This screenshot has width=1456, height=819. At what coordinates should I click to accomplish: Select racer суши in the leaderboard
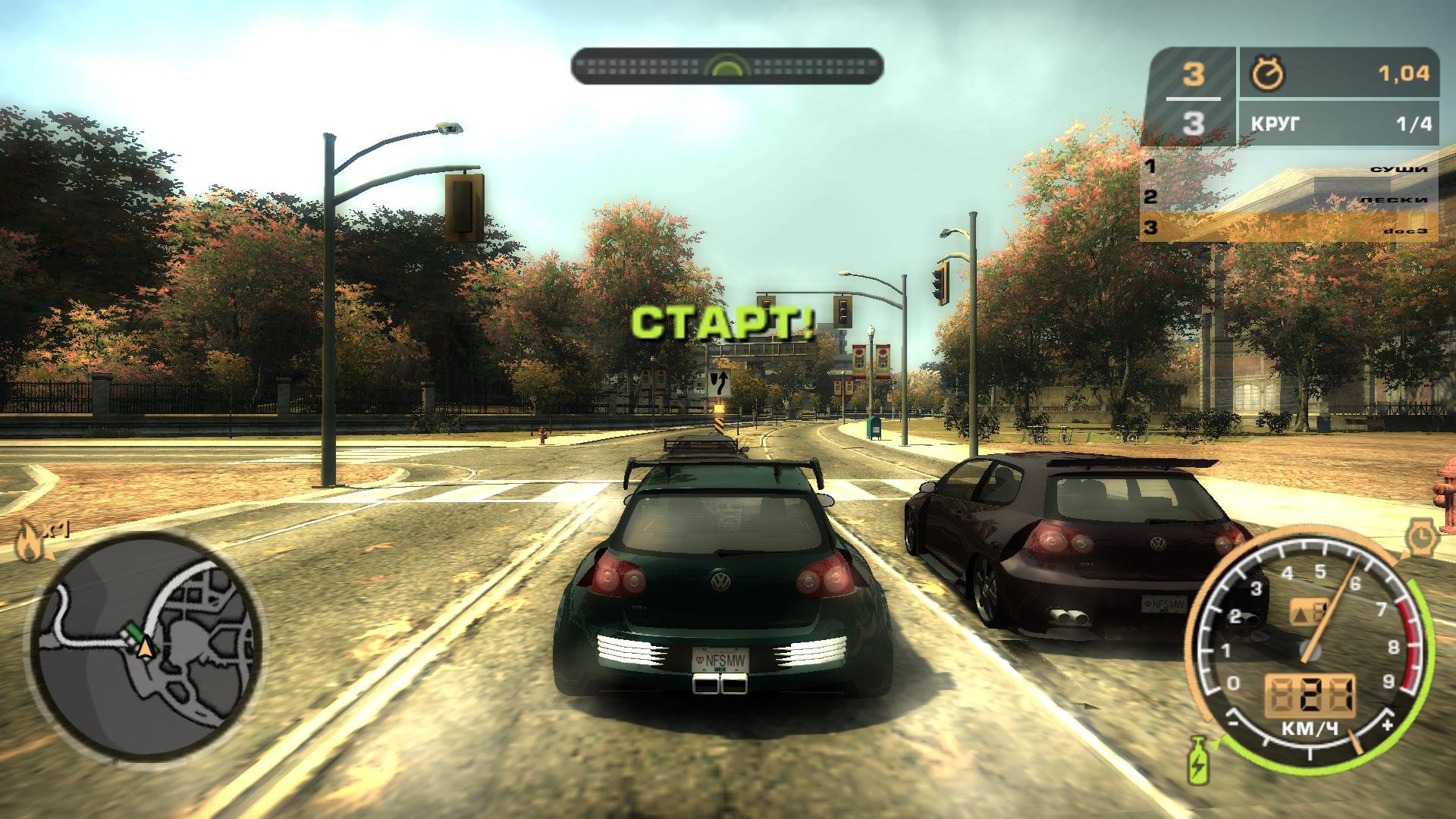(1289, 168)
